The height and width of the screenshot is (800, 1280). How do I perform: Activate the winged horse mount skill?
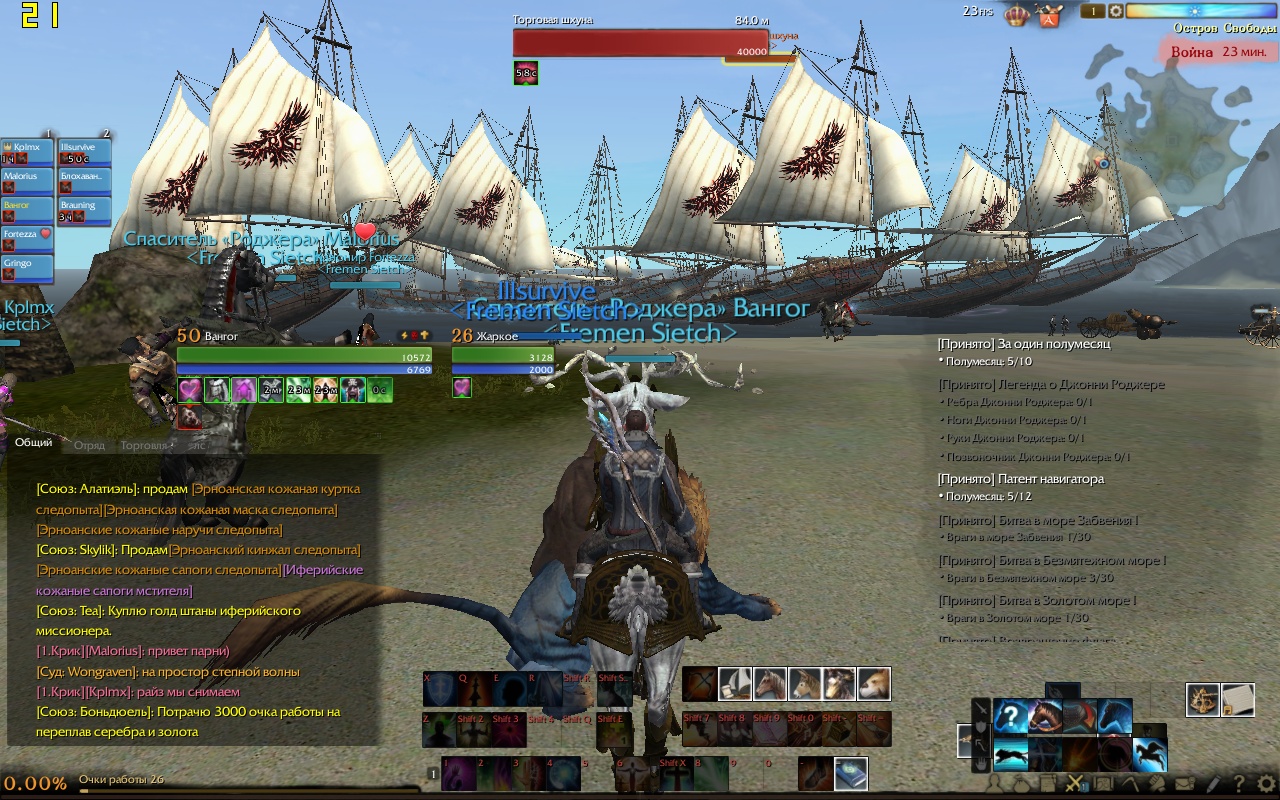(x=1149, y=754)
